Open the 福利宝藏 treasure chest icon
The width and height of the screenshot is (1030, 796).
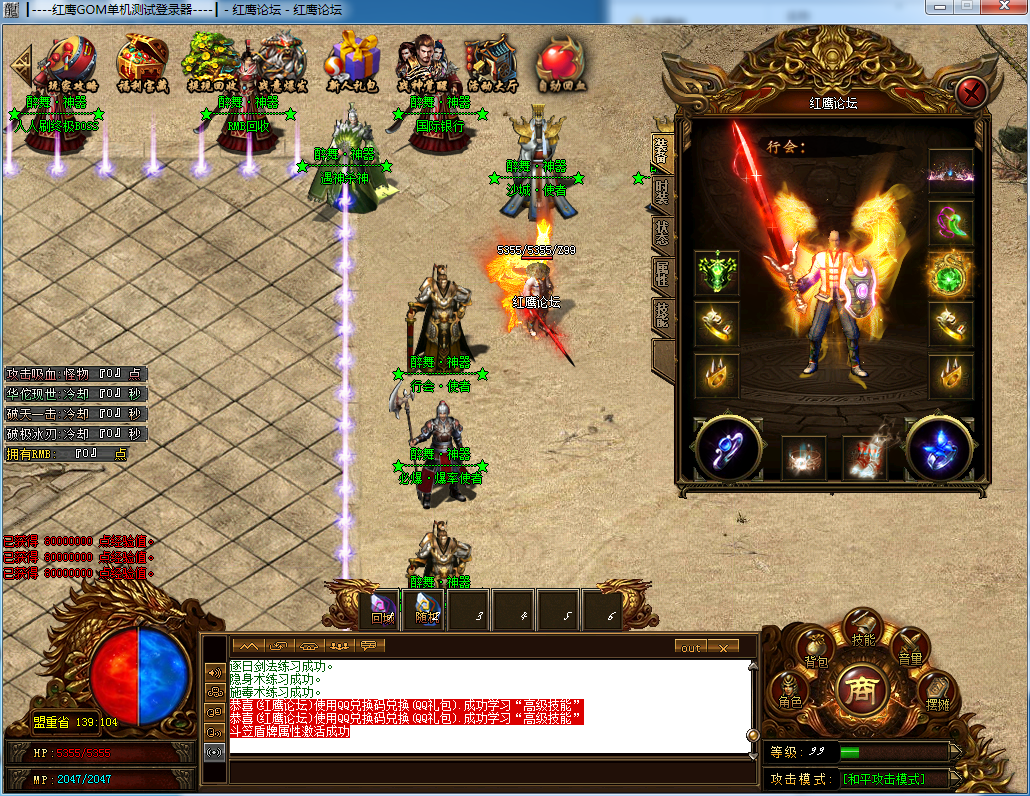pyautogui.click(x=143, y=62)
